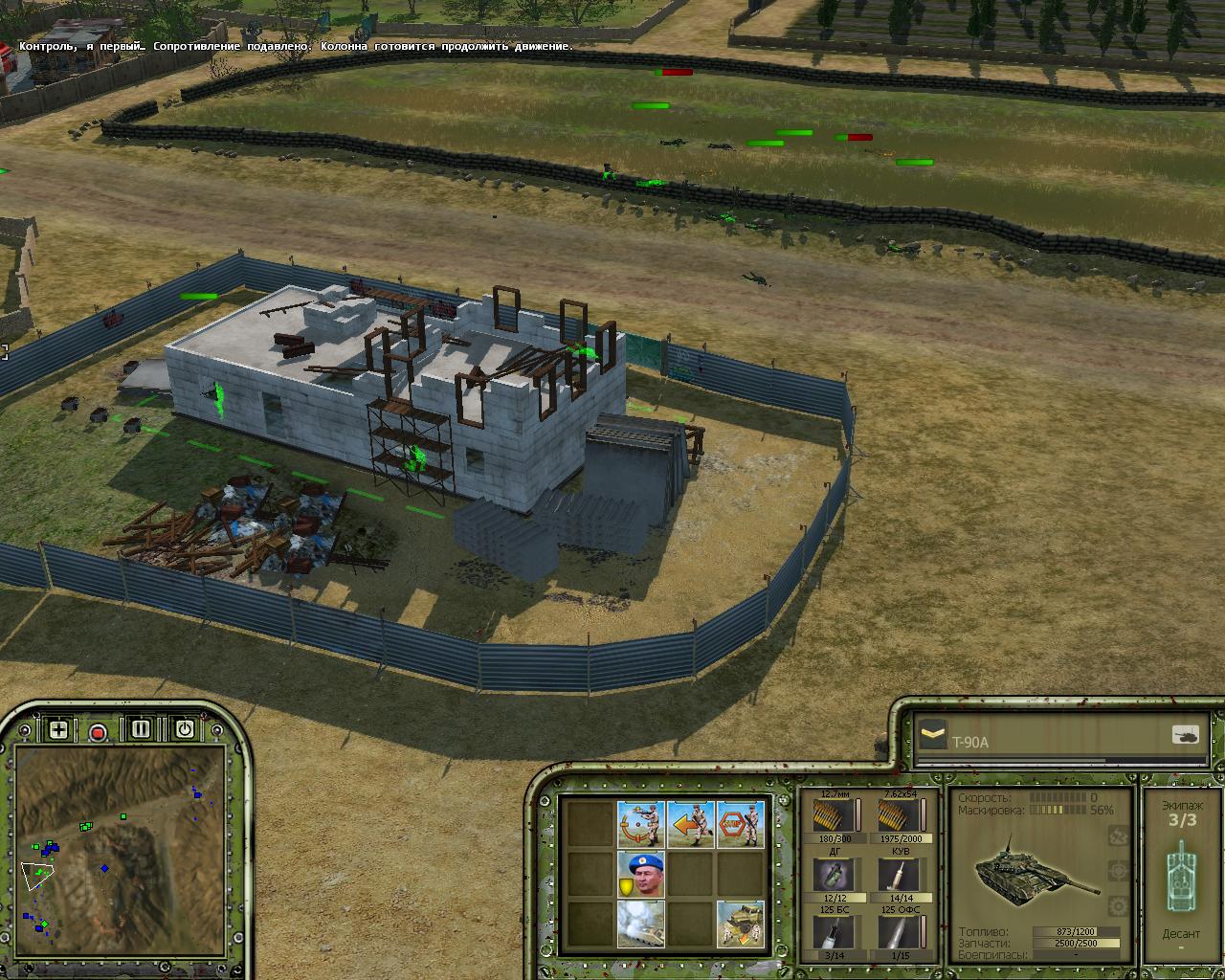
Task: Use the tank smoke screen ability
Action: (640, 924)
